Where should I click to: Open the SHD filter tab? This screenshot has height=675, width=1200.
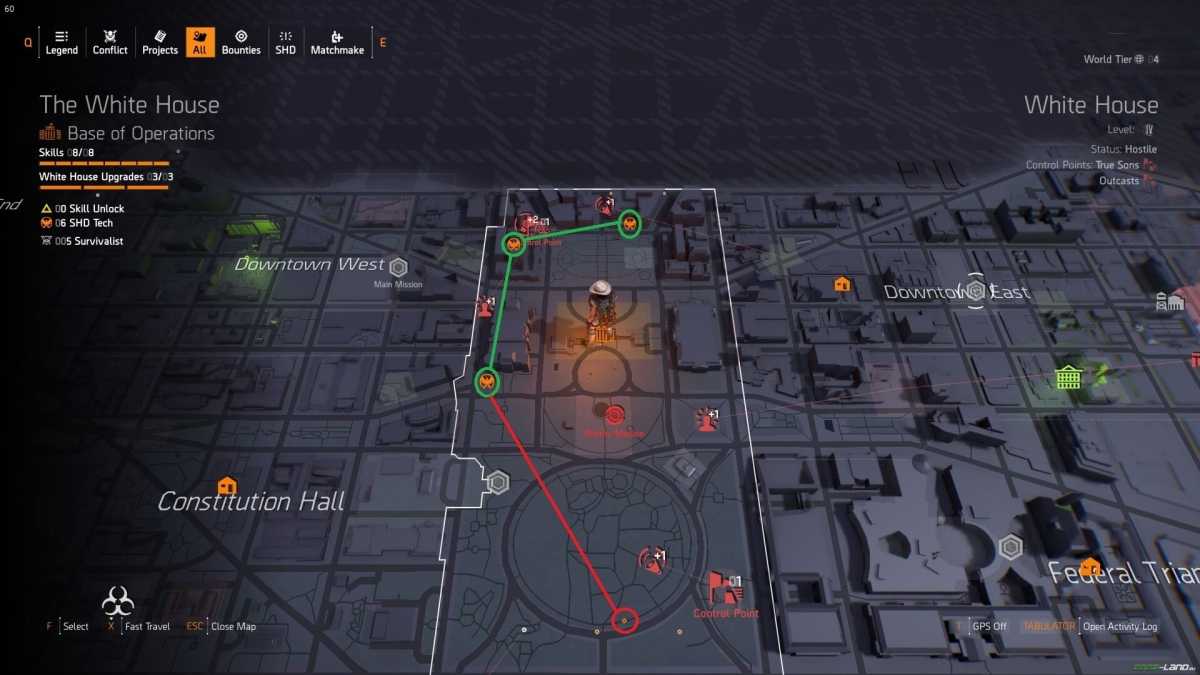coord(285,42)
